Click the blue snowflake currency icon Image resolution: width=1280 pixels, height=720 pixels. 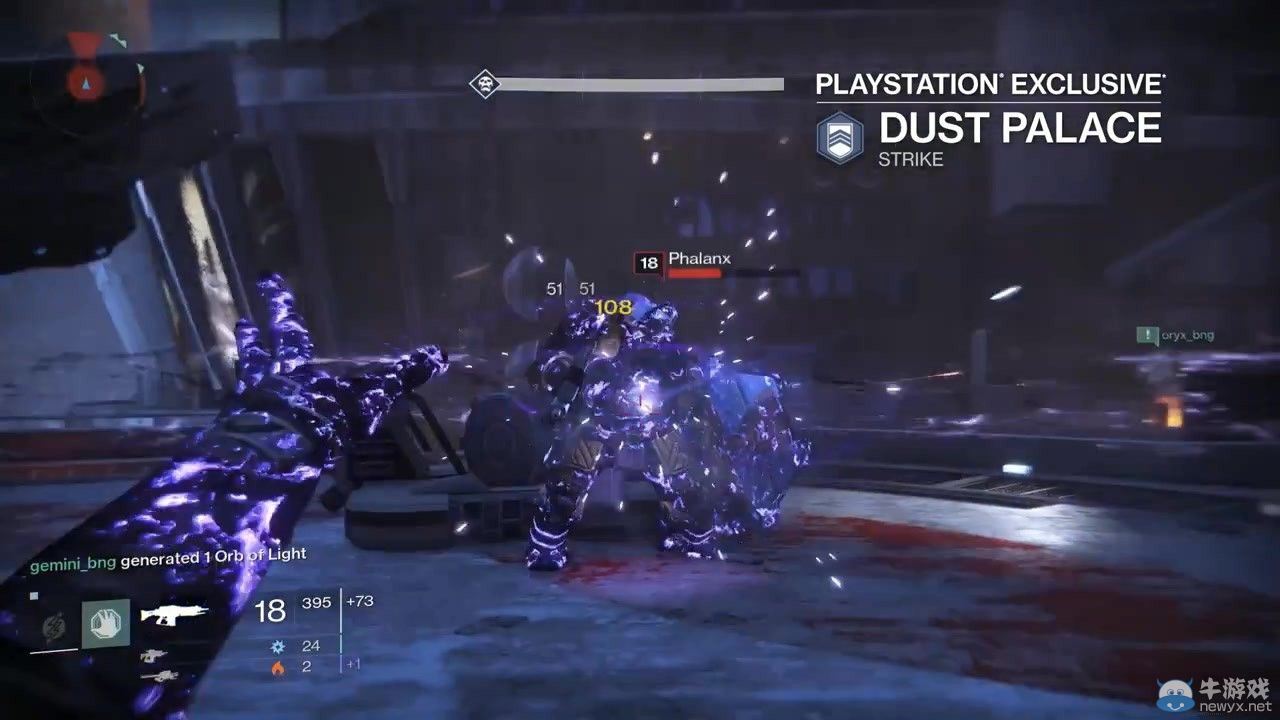280,646
